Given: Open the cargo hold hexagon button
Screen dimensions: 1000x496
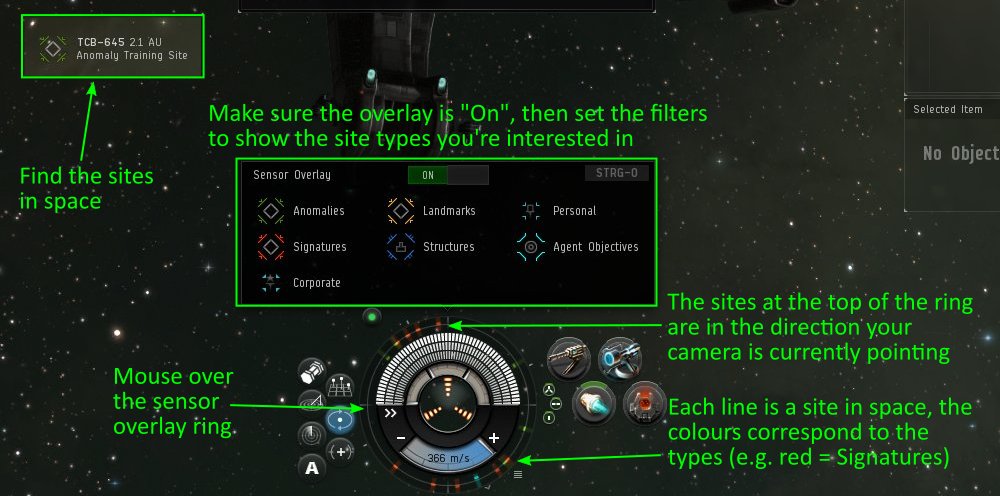Looking at the screenshot, I should click(313, 372).
